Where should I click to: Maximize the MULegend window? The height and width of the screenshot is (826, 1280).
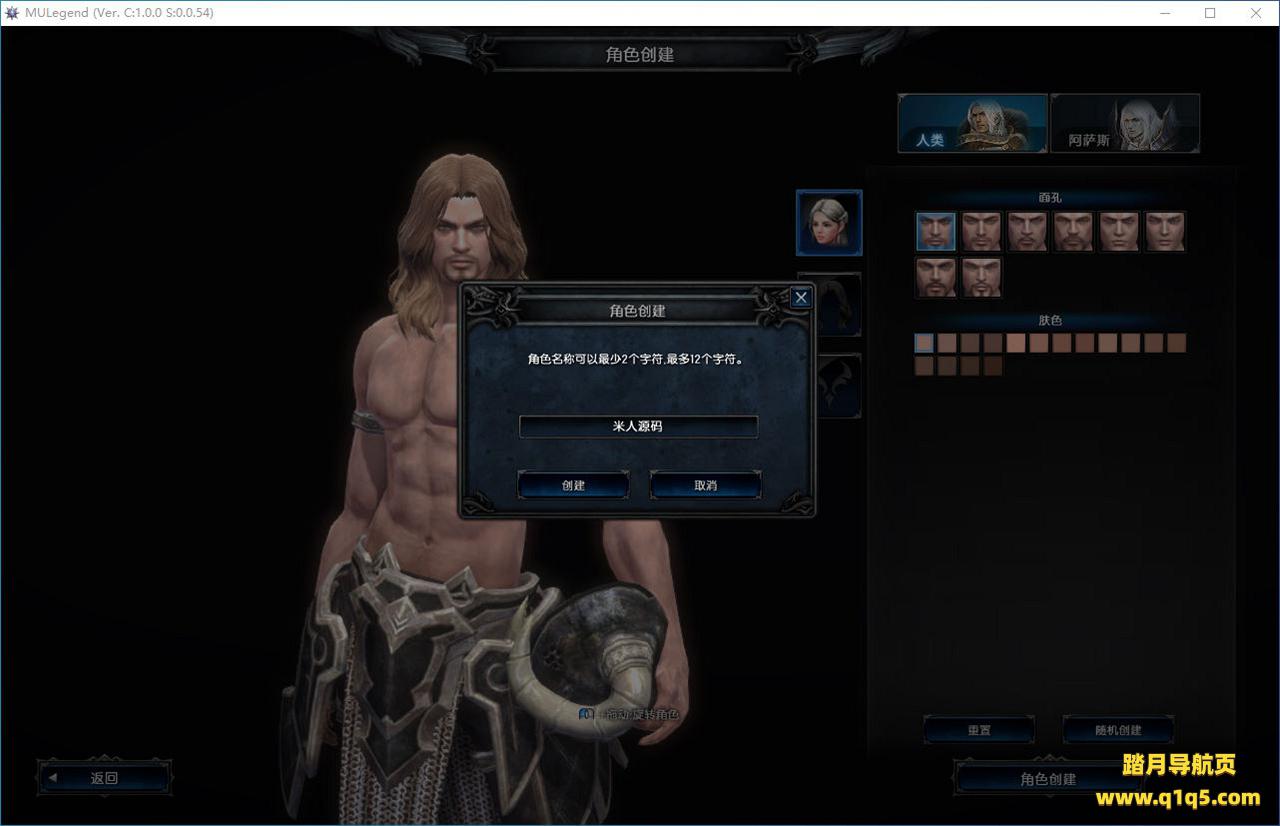1210,13
